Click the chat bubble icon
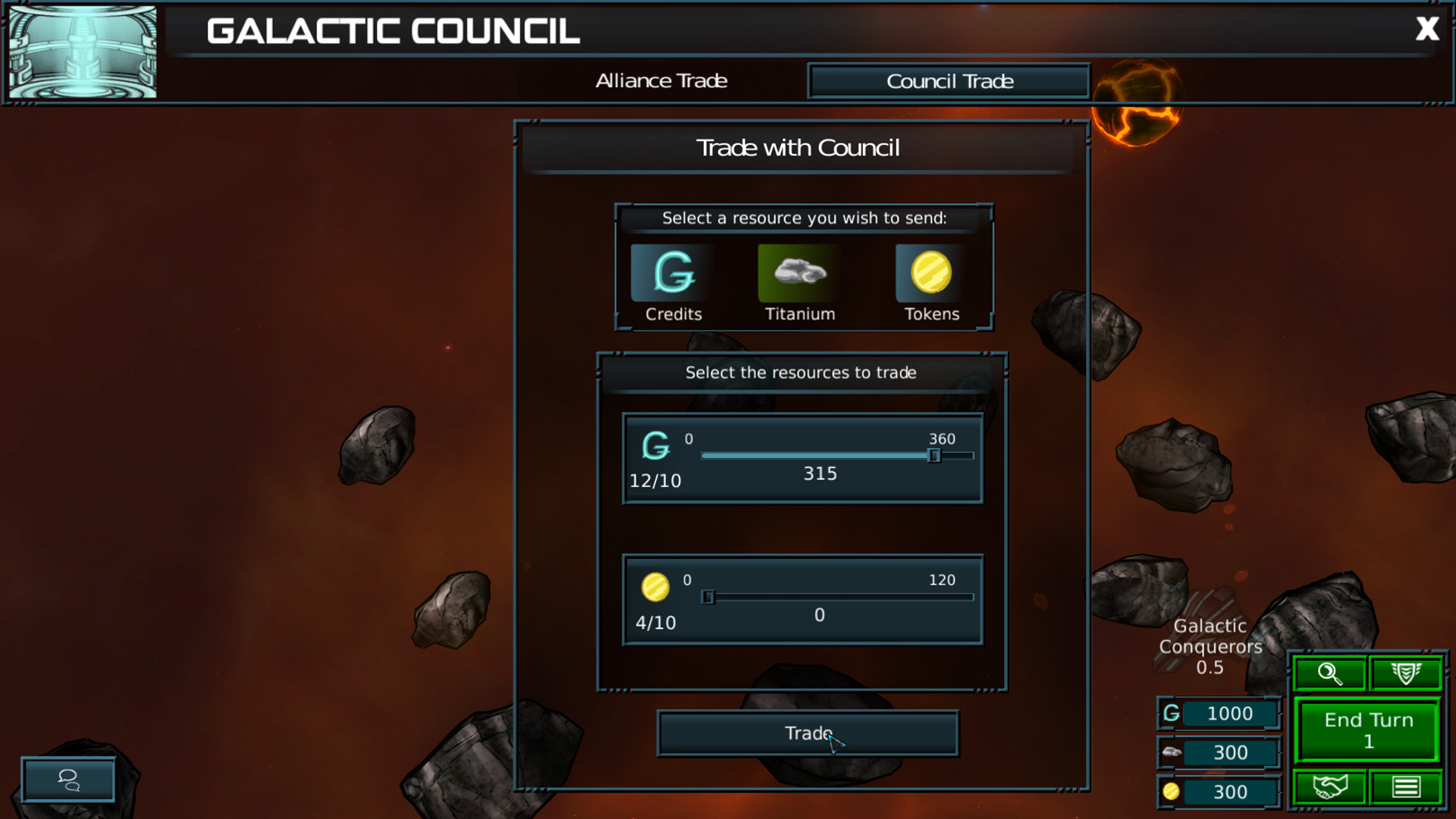 pyautogui.click(x=67, y=780)
